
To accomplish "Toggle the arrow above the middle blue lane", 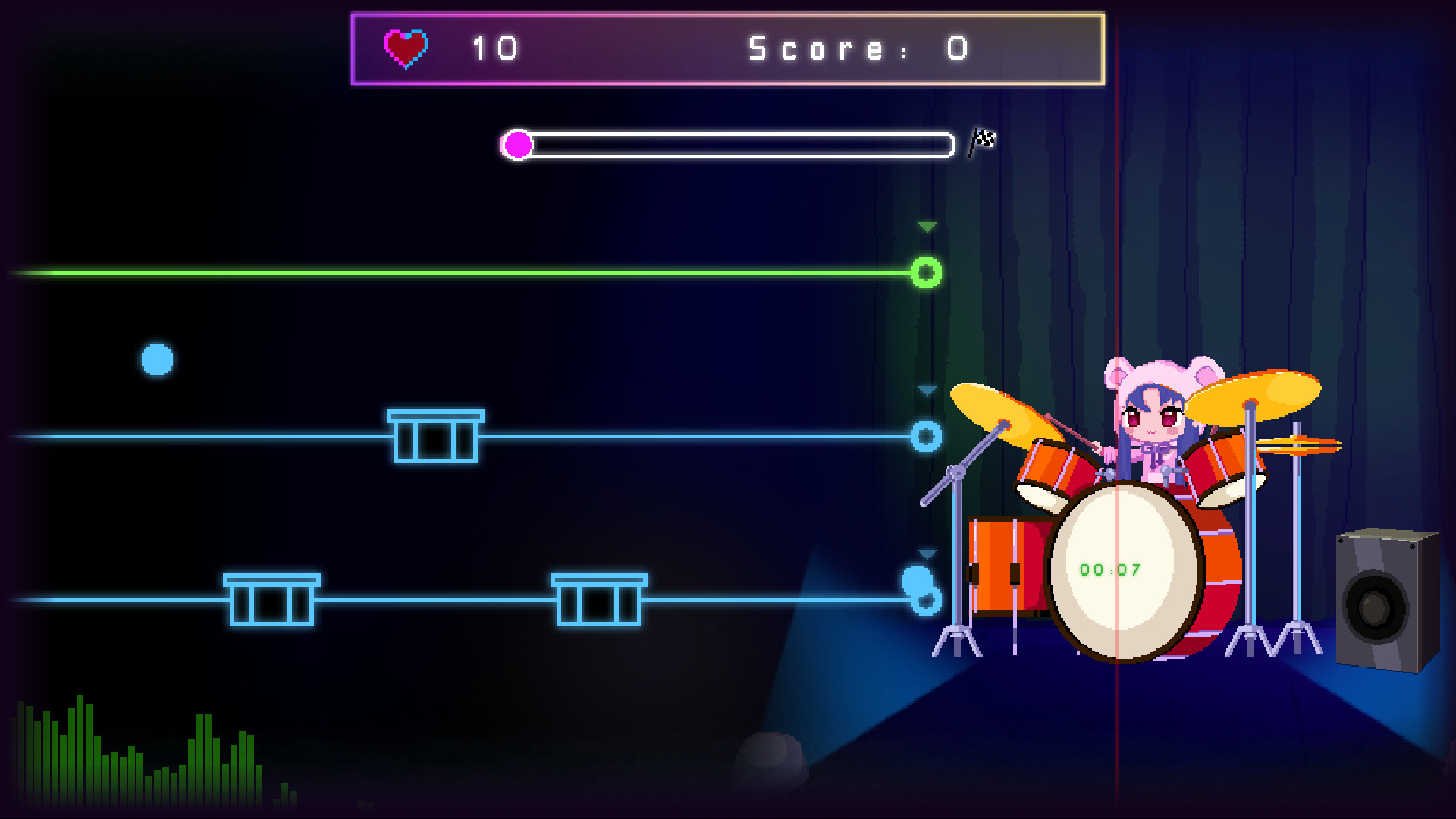I will click(x=926, y=391).
